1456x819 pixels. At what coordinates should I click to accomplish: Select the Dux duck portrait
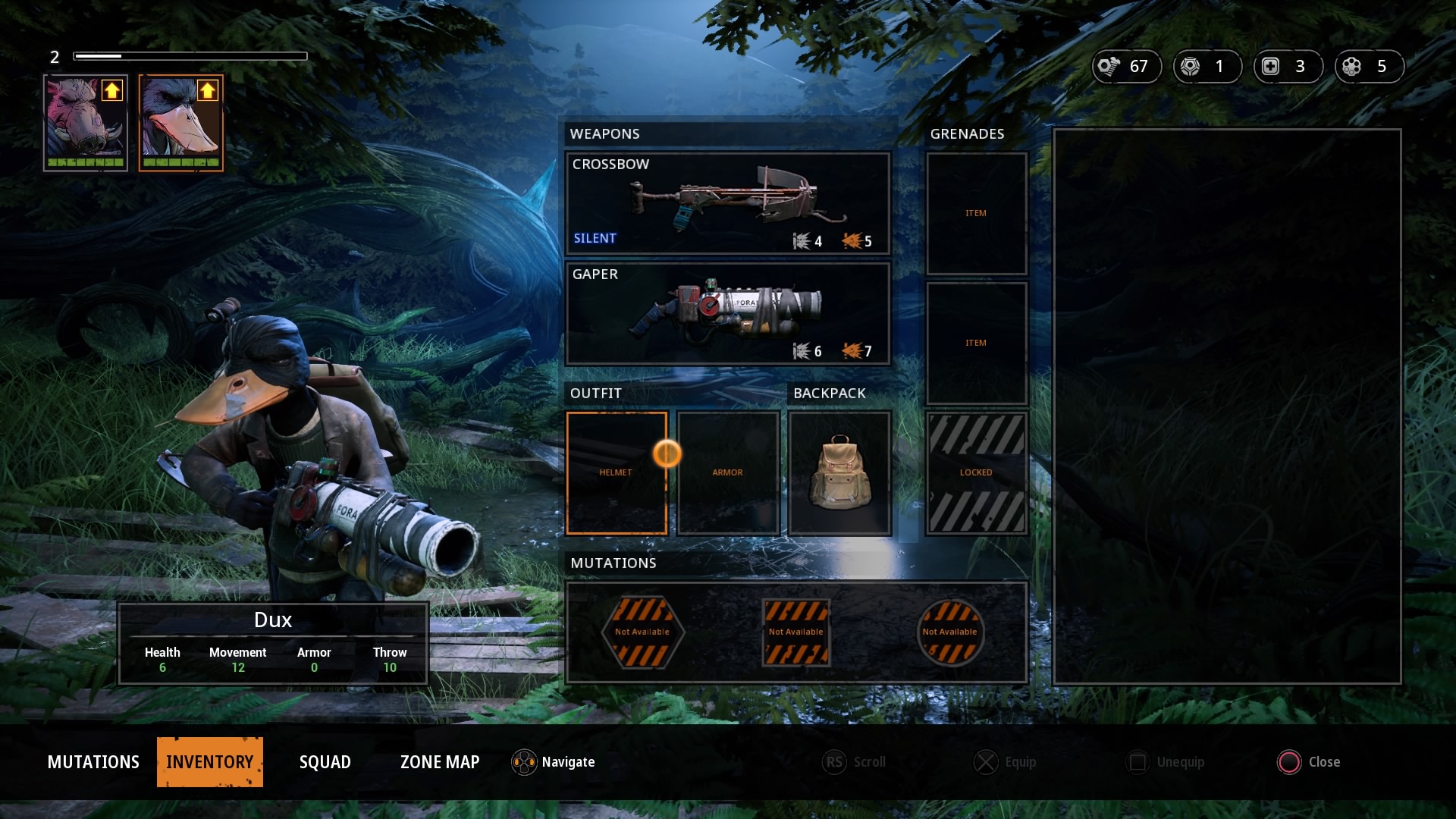click(x=181, y=123)
